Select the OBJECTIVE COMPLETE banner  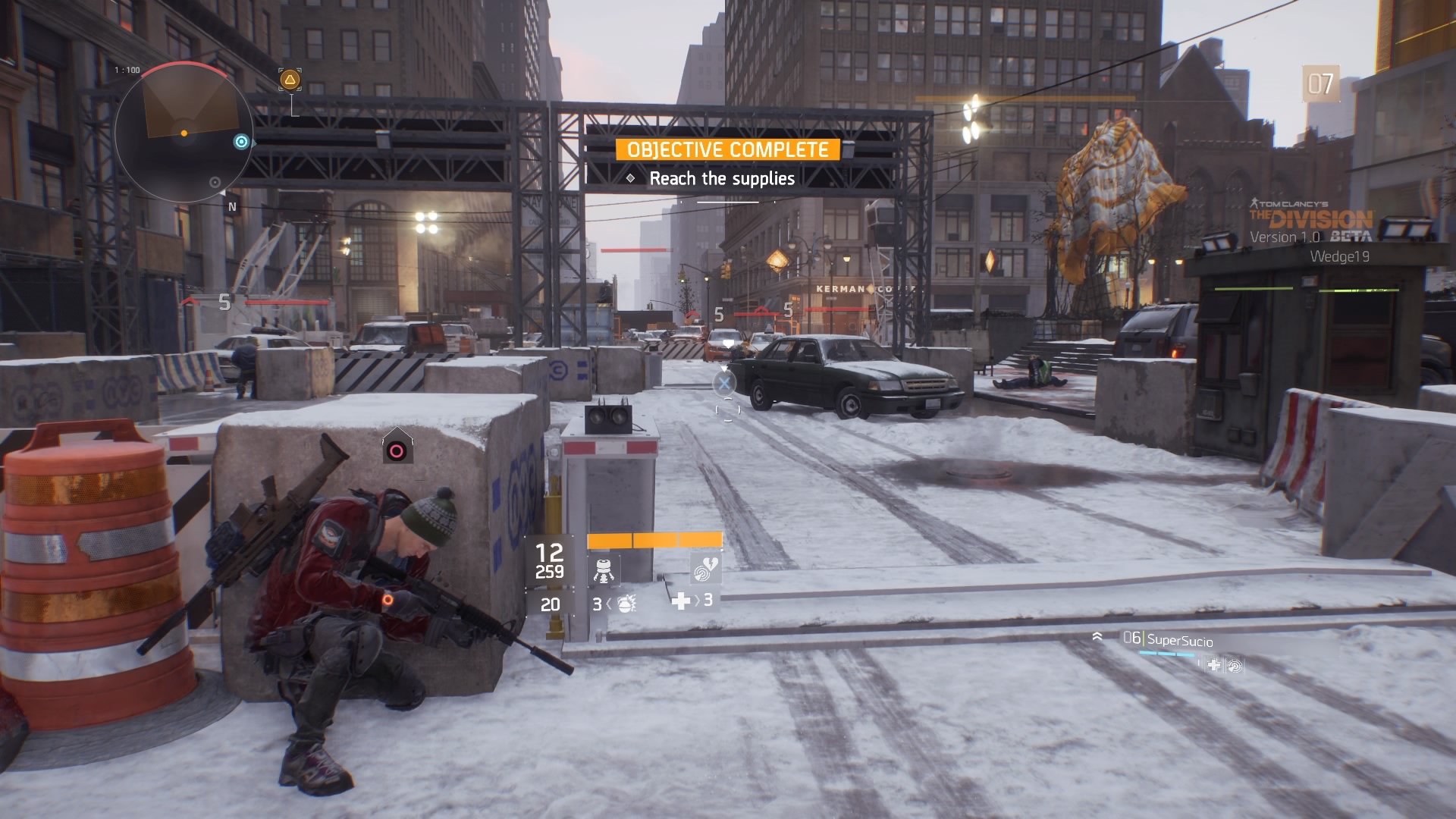[x=726, y=149]
